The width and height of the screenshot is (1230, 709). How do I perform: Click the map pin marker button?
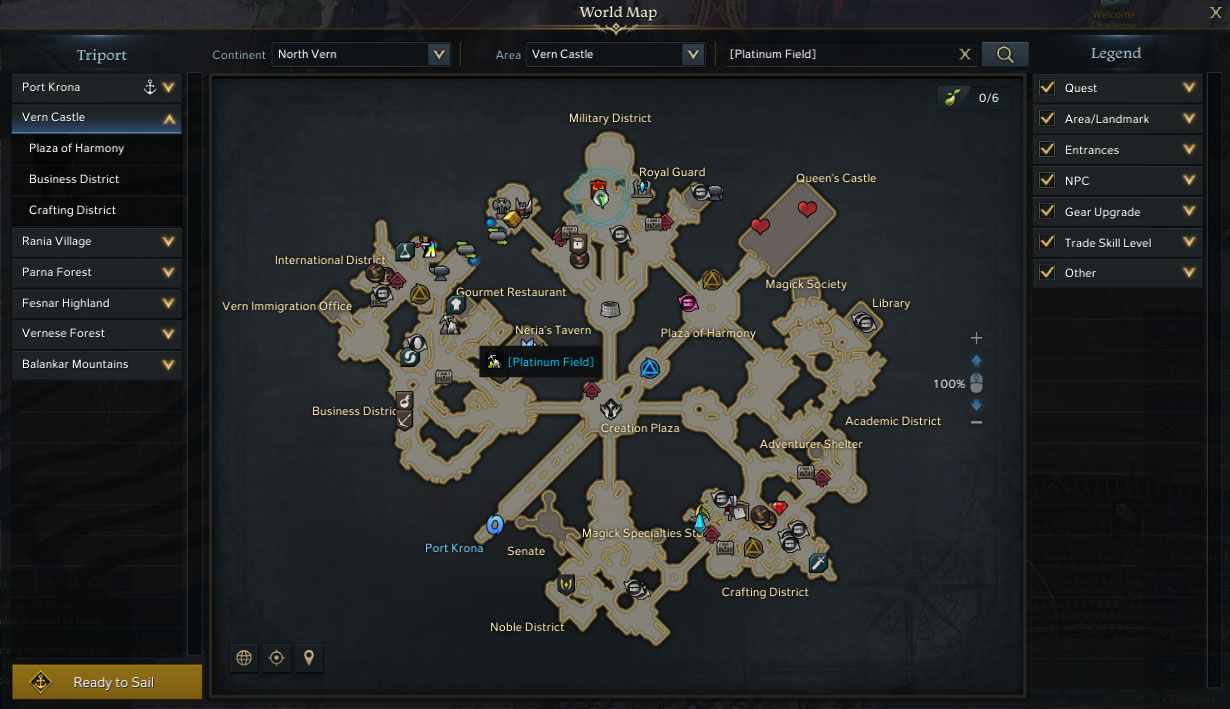point(309,658)
